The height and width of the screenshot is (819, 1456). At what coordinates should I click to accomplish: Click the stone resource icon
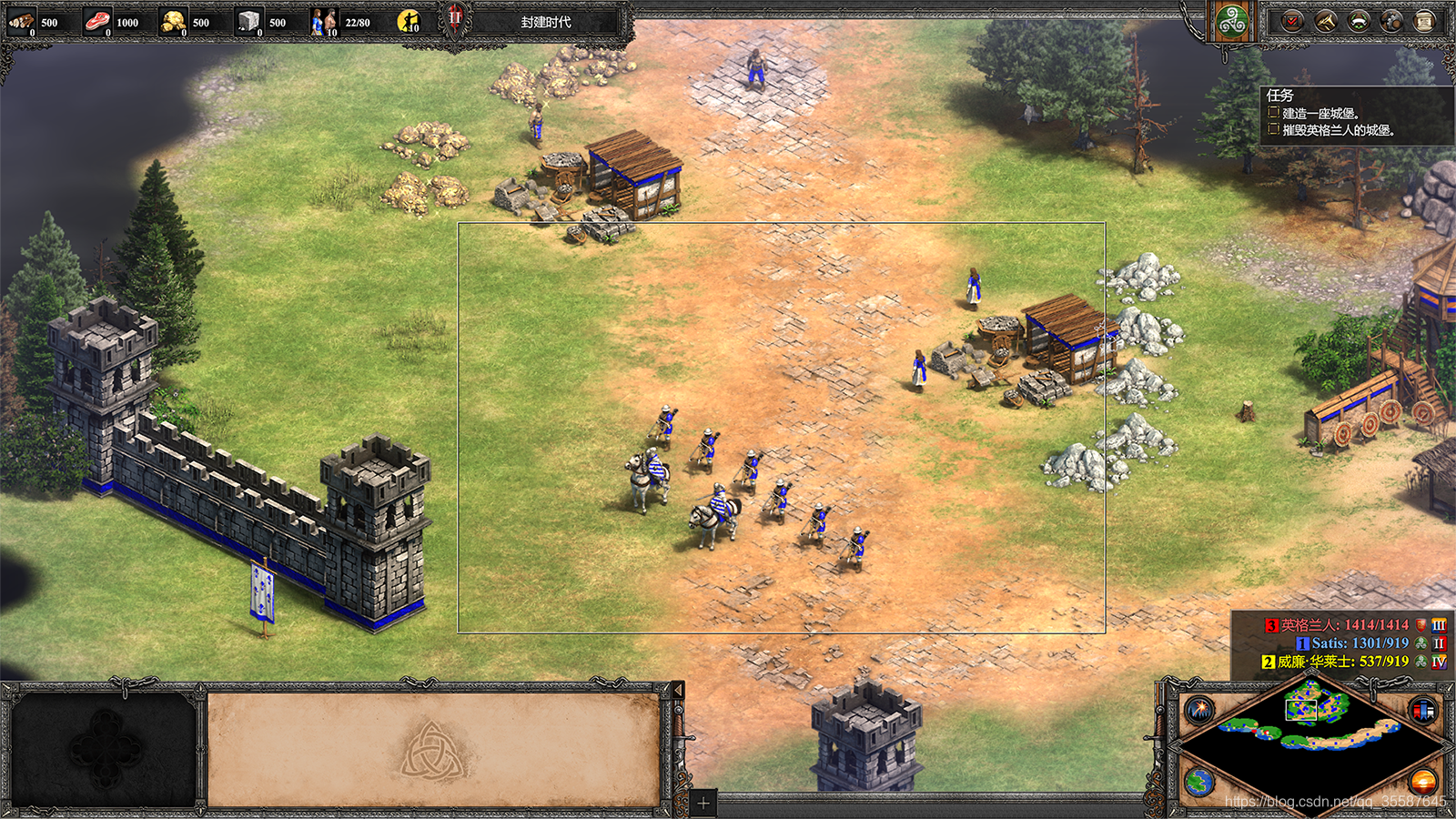click(248, 21)
